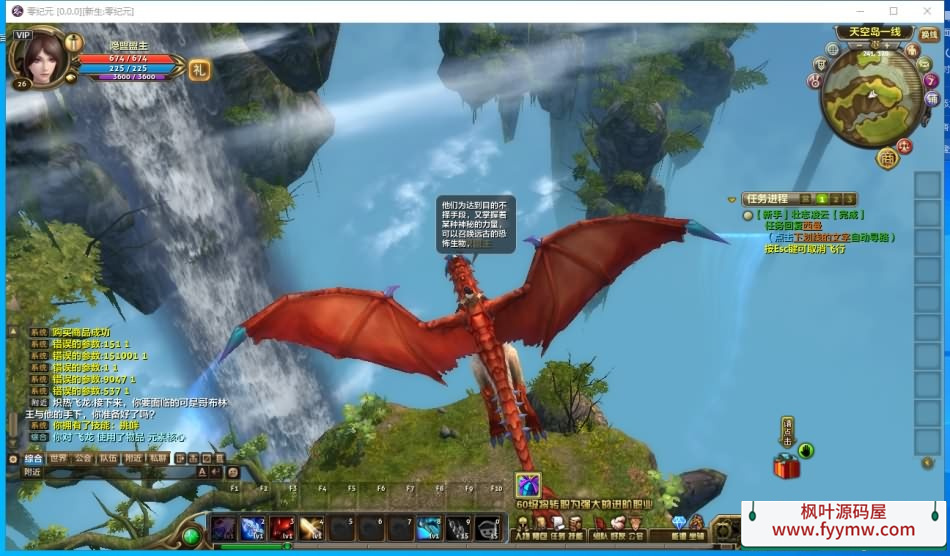Select quest progress tab number 1
The width and height of the screenshot is (950, 556).
click(822, 199)
